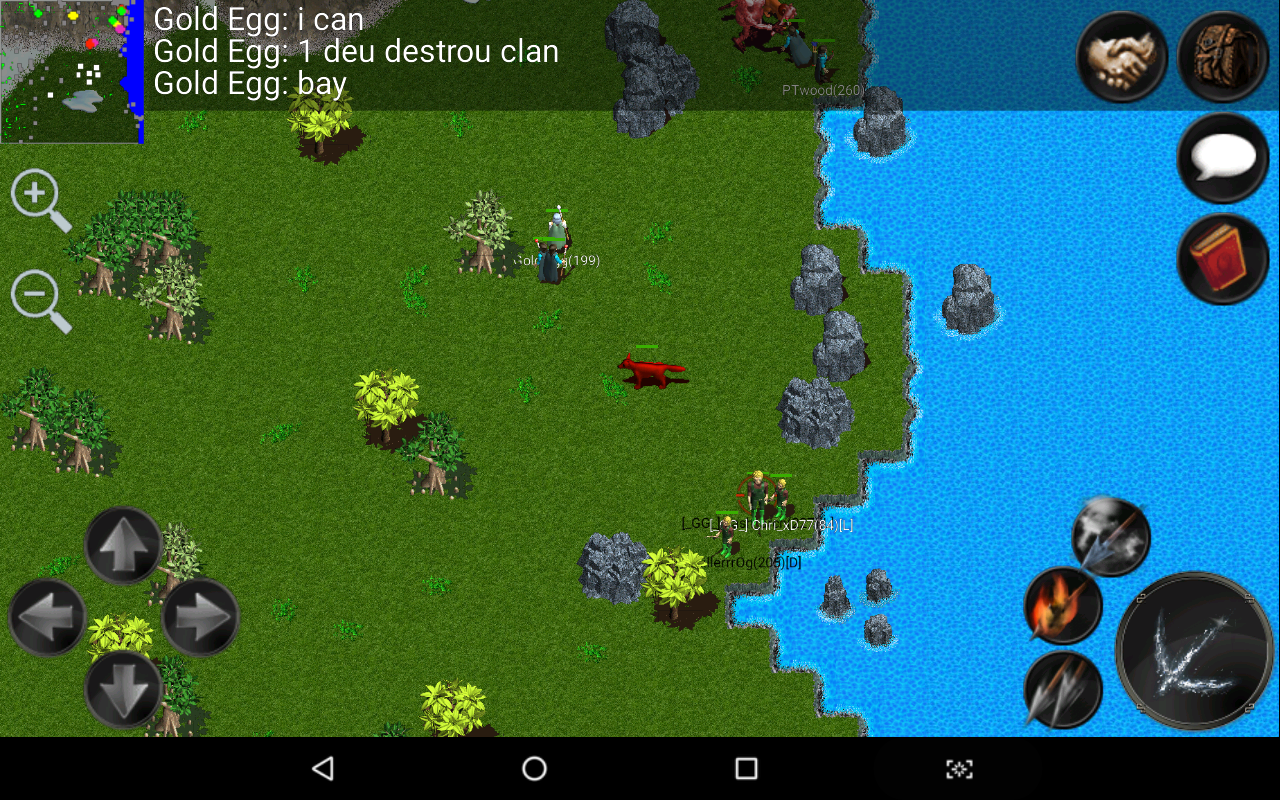Open trading with the handshake icon
Viewport: 1280px width, 800px height.
point(1122,58)
